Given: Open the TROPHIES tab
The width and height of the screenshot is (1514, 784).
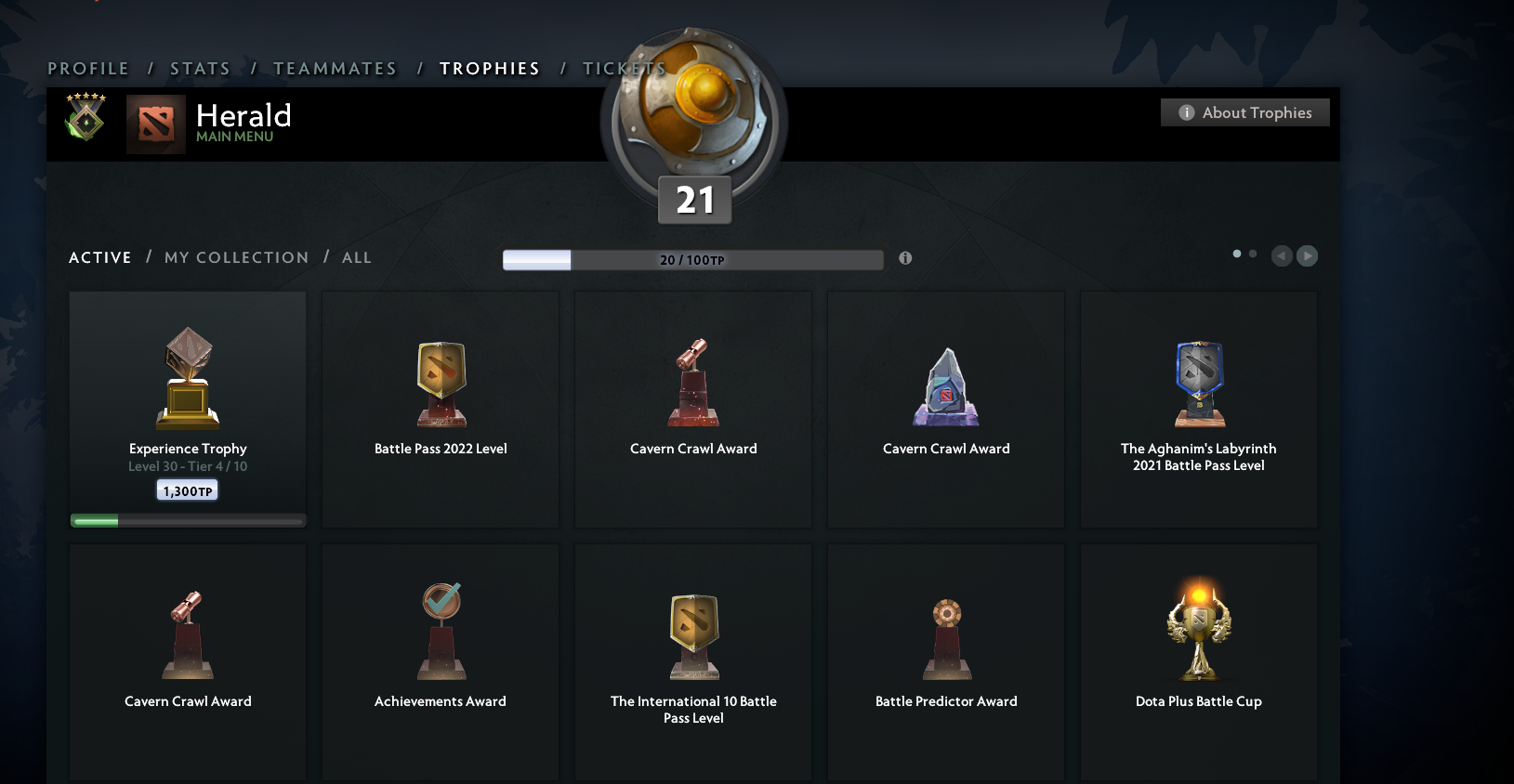Looking at the screenshot, I should coord(490,68).
